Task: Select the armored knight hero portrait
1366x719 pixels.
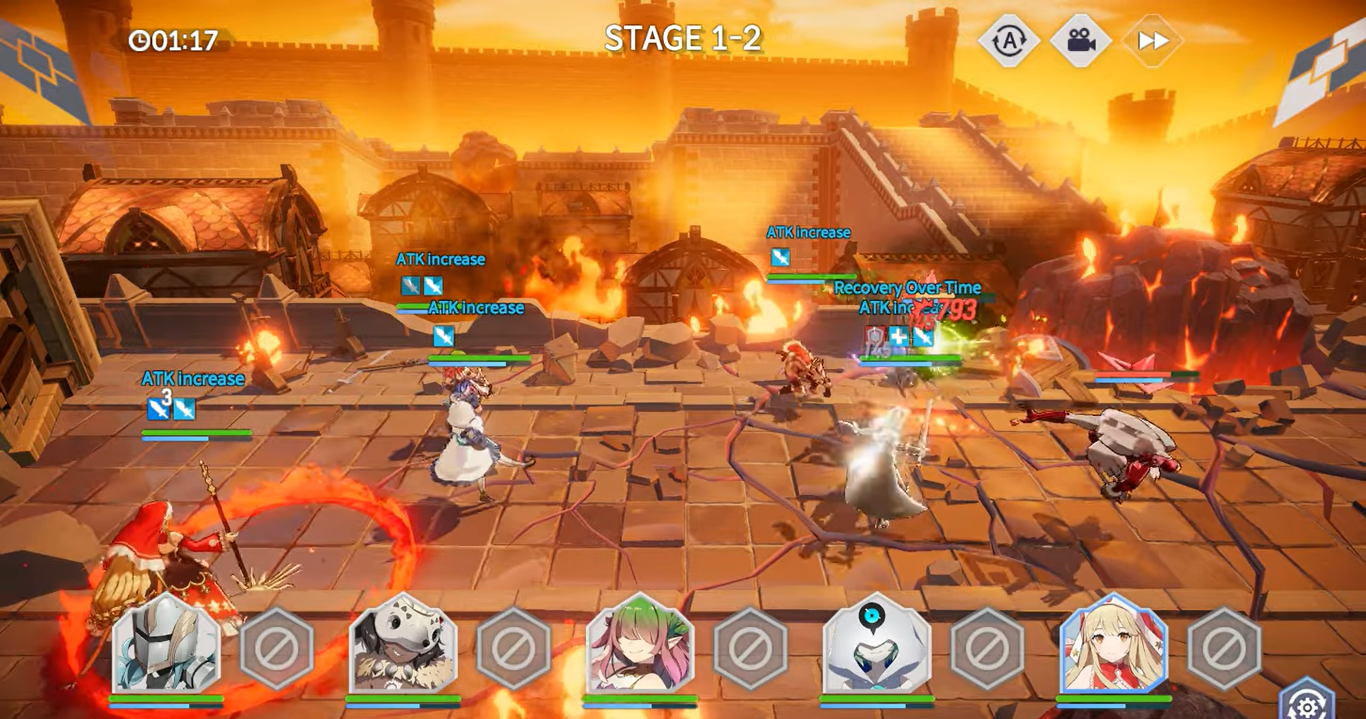Action: 166,645
